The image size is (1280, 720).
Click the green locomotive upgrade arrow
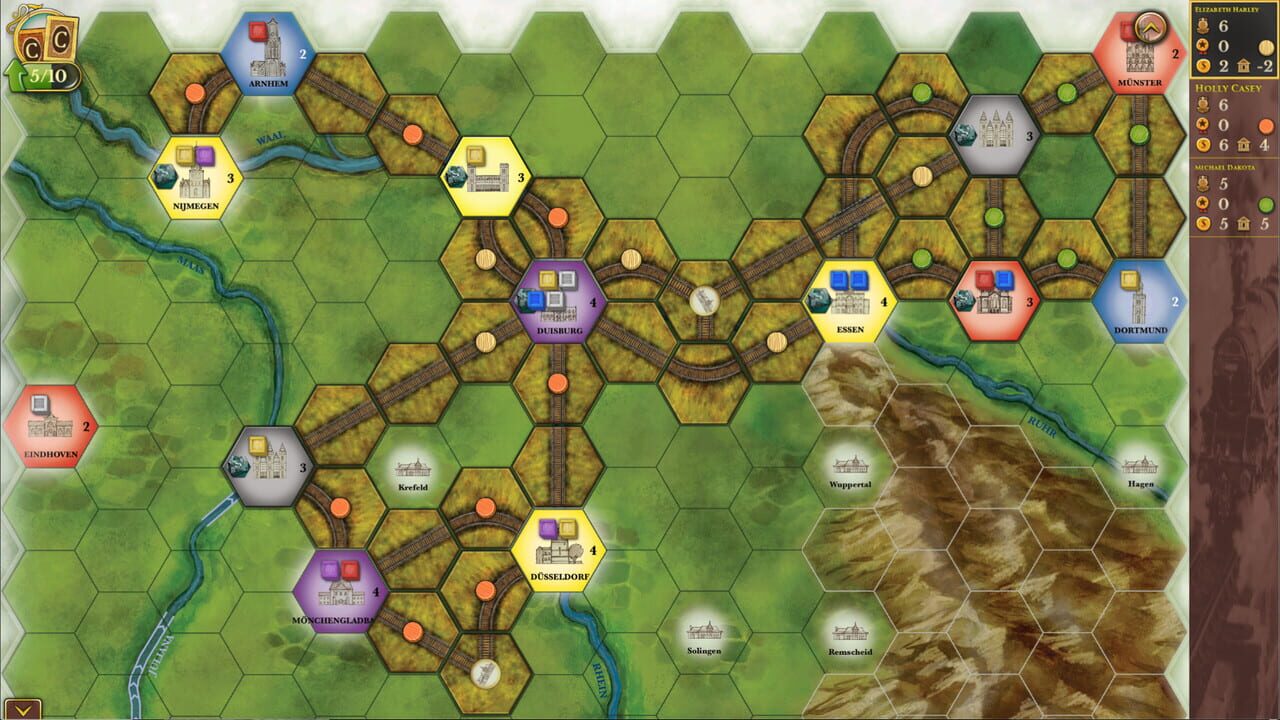[x=17, y=74]
